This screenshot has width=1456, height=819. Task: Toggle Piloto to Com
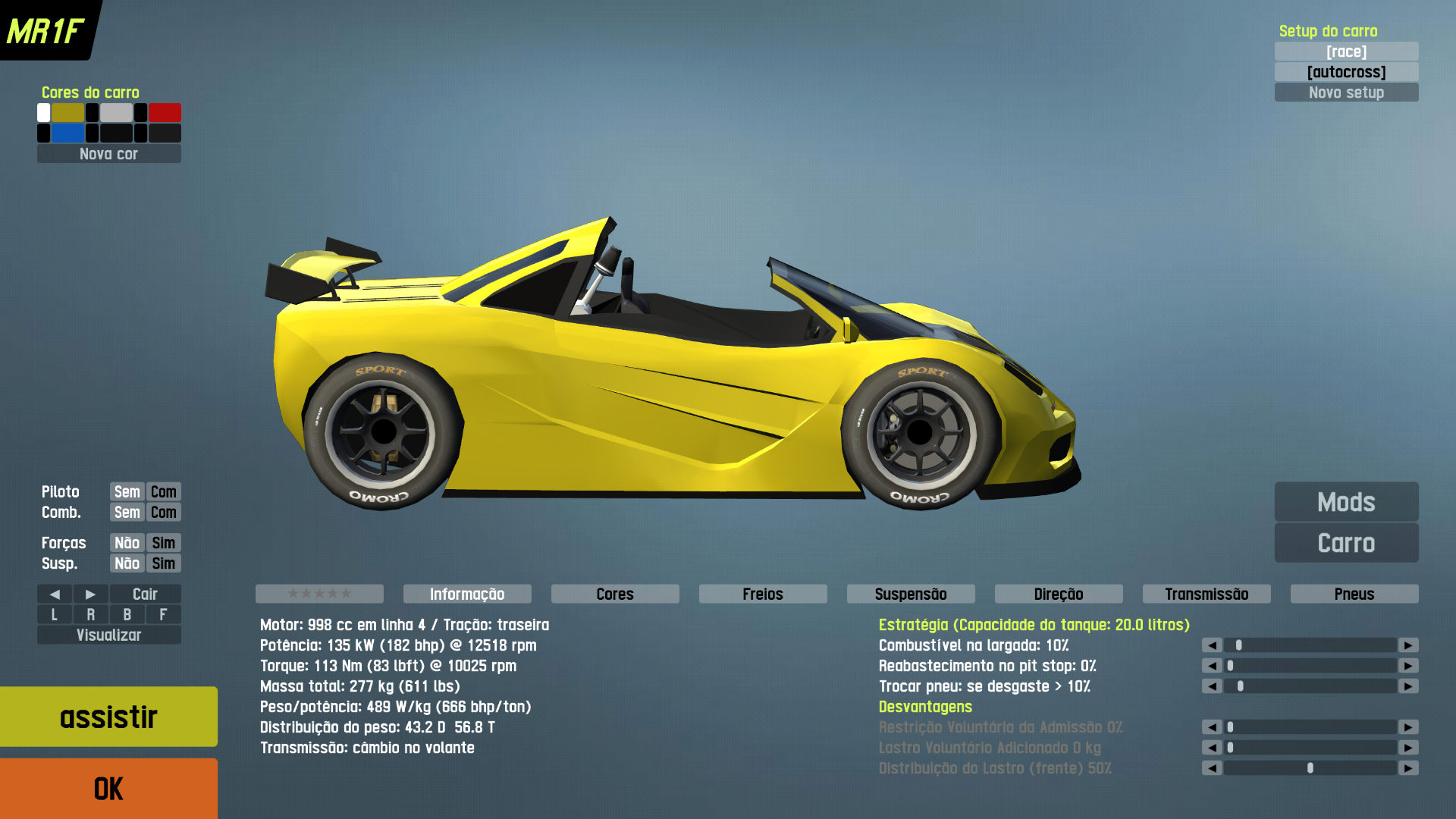[163, 491]
